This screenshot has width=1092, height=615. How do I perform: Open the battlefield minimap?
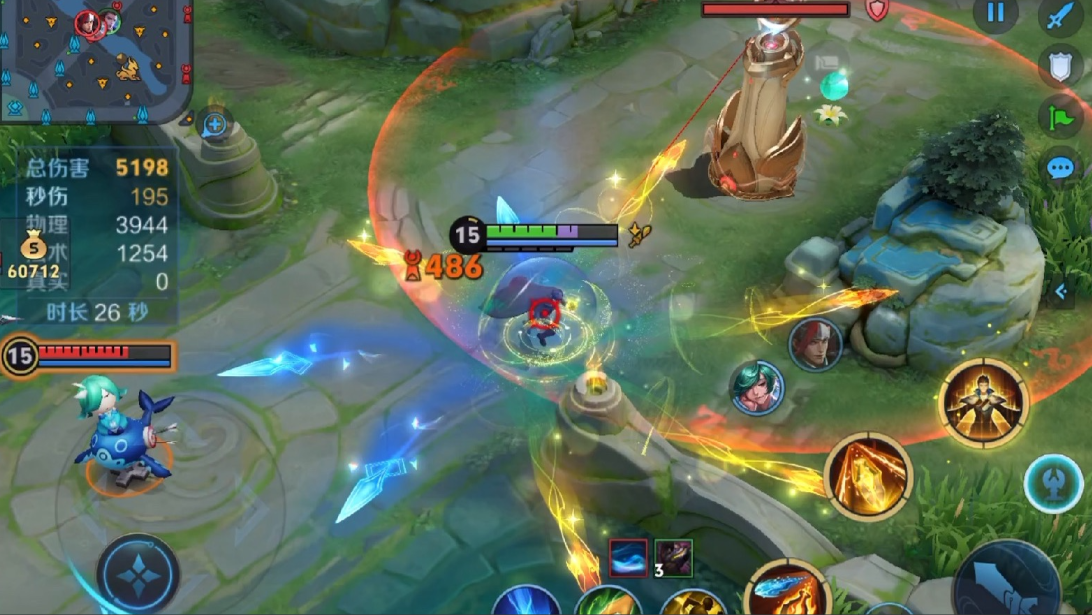point(95,60)
